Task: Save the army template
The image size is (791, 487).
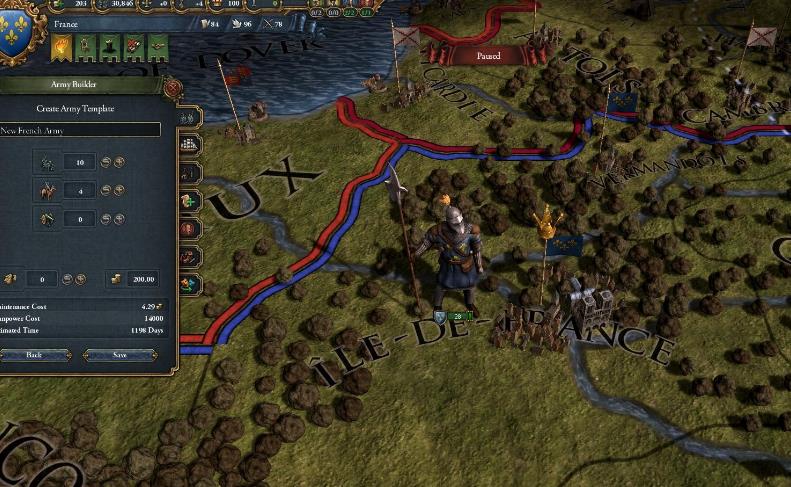Action: [120, 355]
